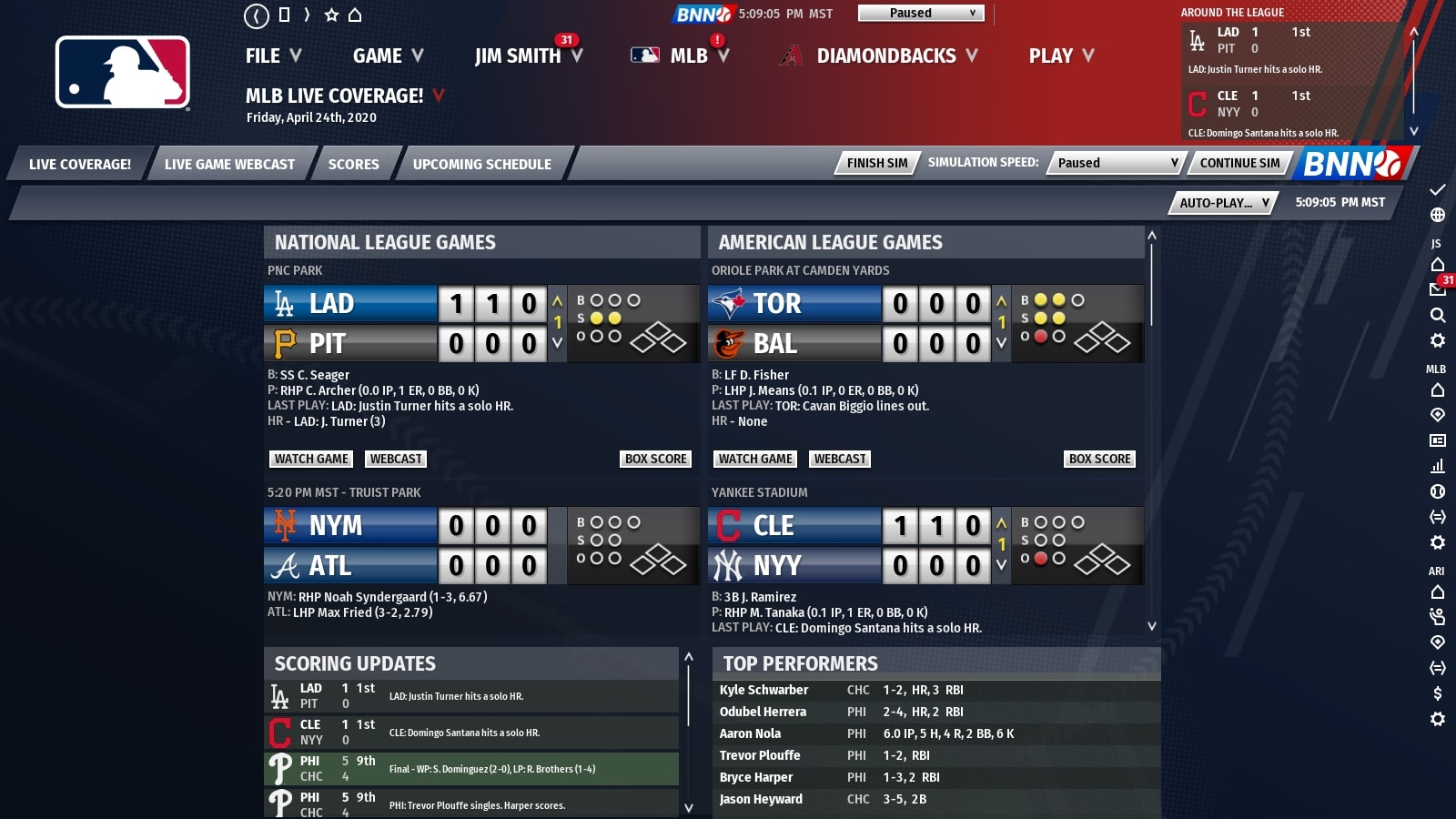Click Watch Game for the CLE vs NYY matchup

tap(754, 682)
